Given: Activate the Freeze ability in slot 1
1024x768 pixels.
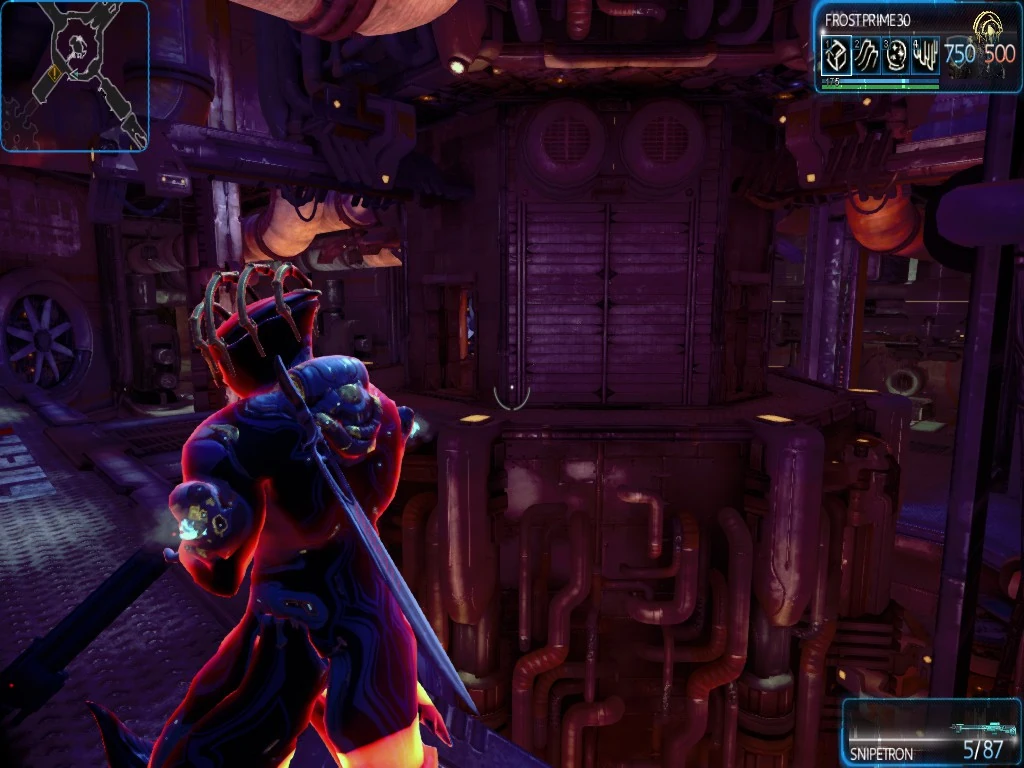Looking at the screenshot, I should [x=836, y=56].
